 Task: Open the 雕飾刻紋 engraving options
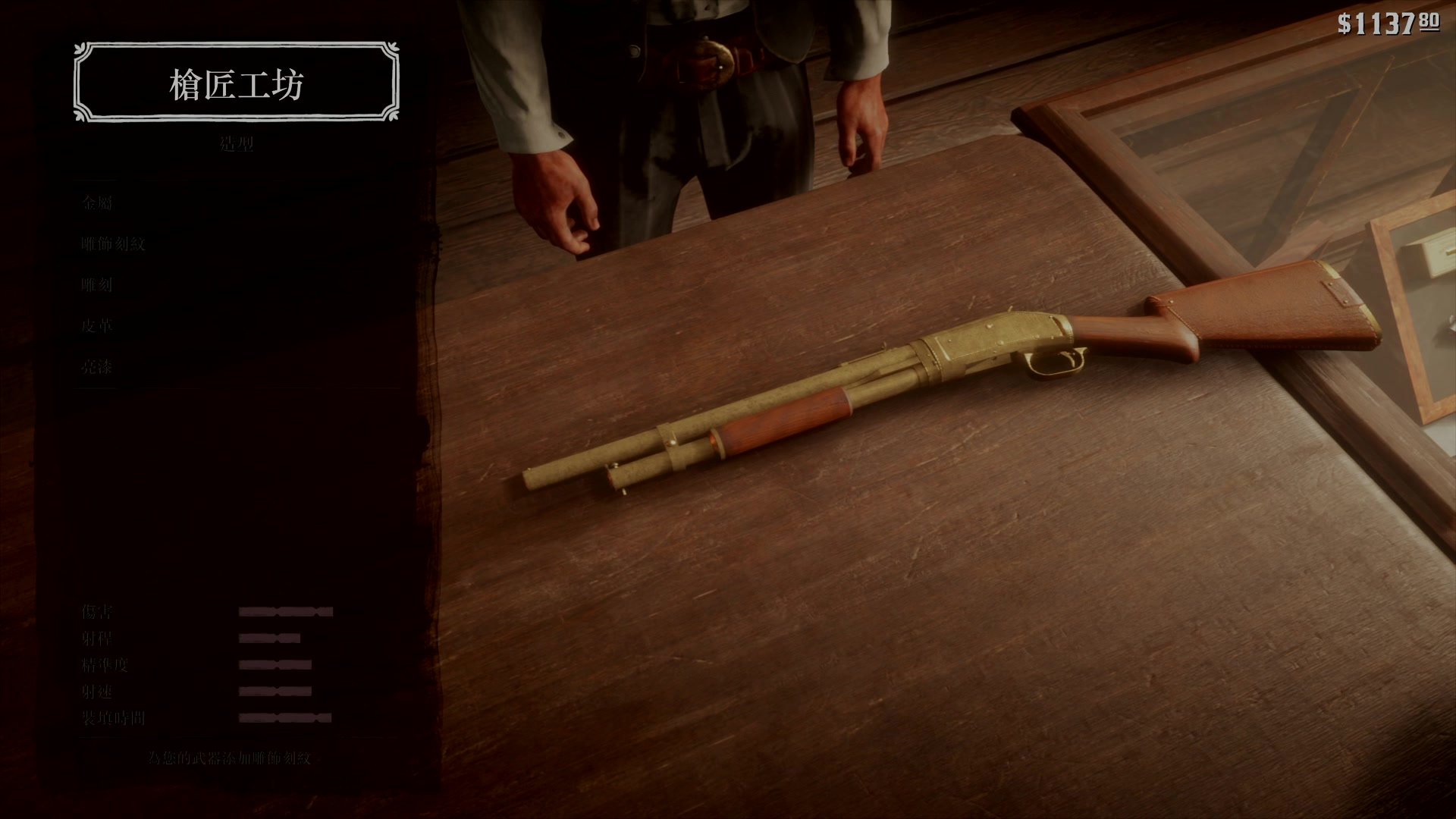coord(113,243)
